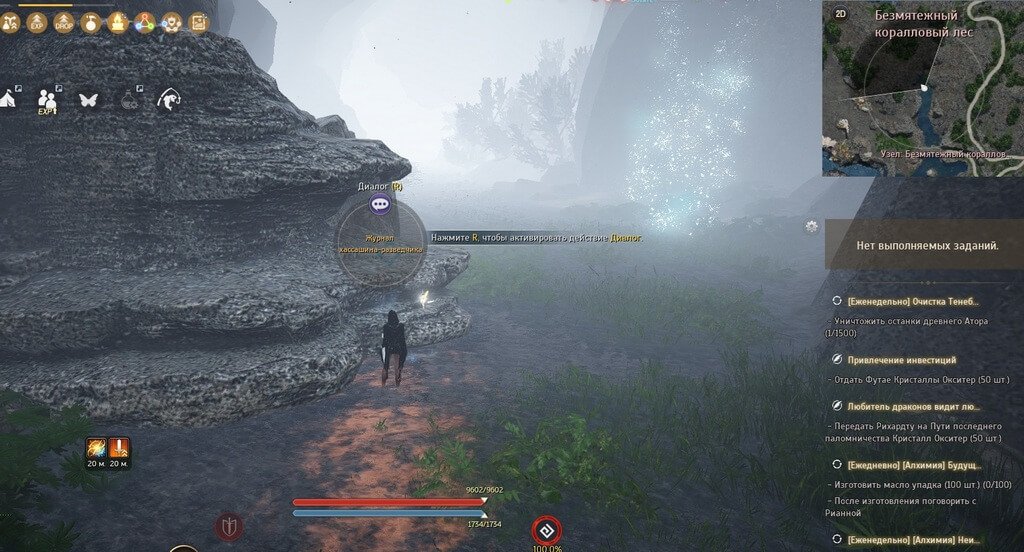The height and width of the screenshot is (552, 1024).
Task: Select the campfire buff icon
Action: pos(117,21)
